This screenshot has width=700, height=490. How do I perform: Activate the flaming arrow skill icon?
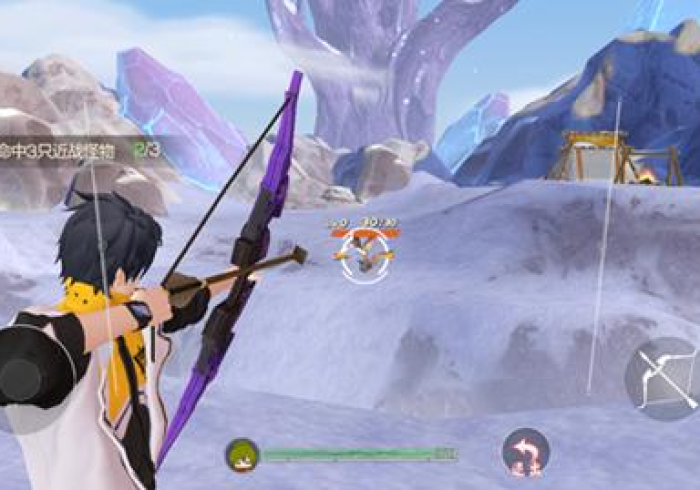[525, 452]
